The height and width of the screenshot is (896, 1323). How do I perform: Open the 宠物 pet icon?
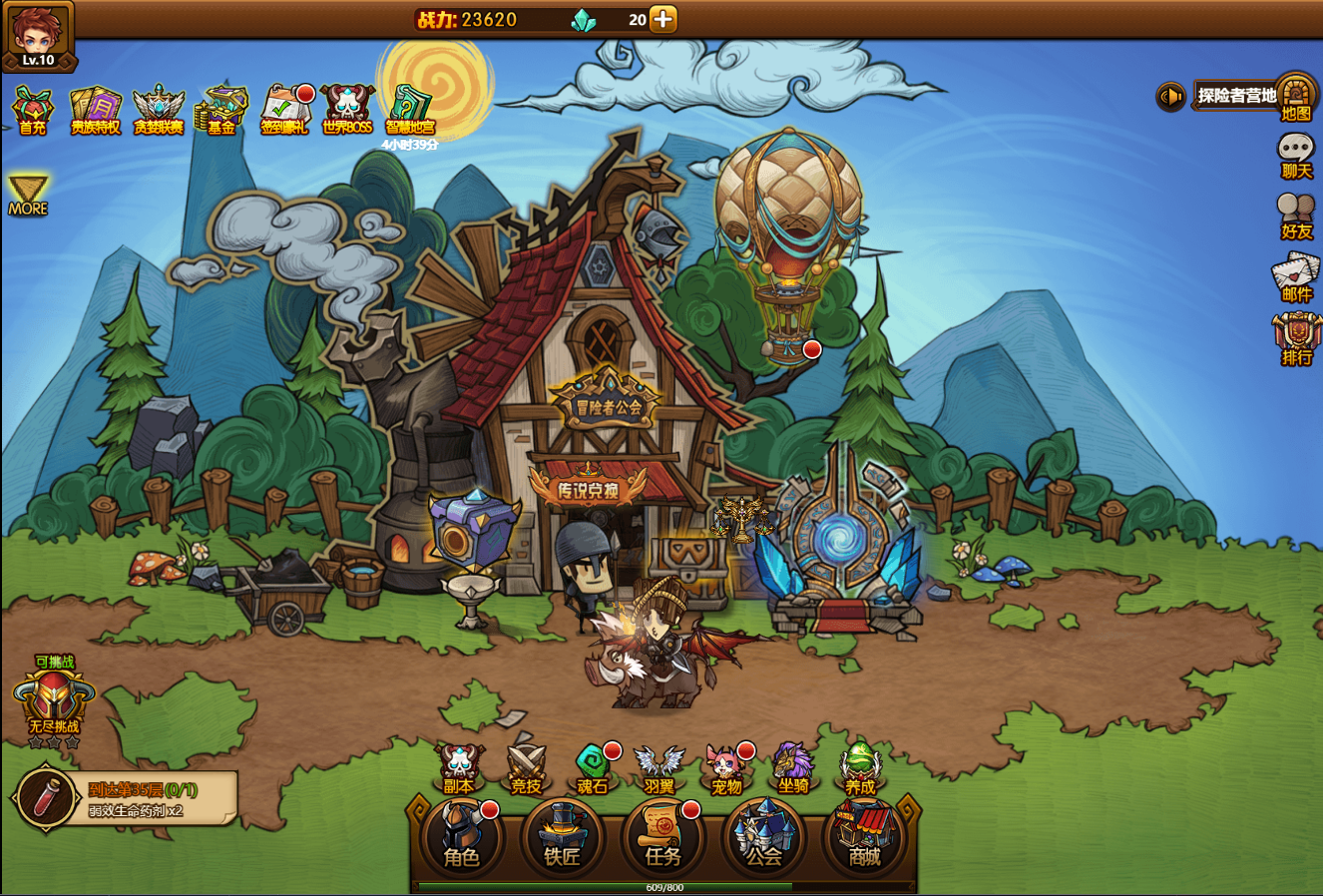click(726, 767)
